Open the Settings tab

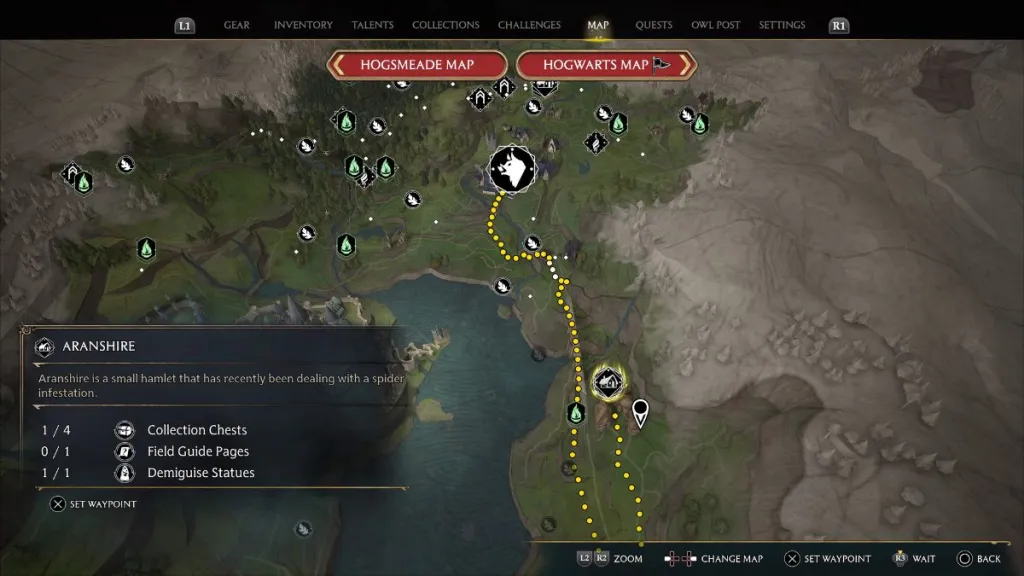[782, 25]
